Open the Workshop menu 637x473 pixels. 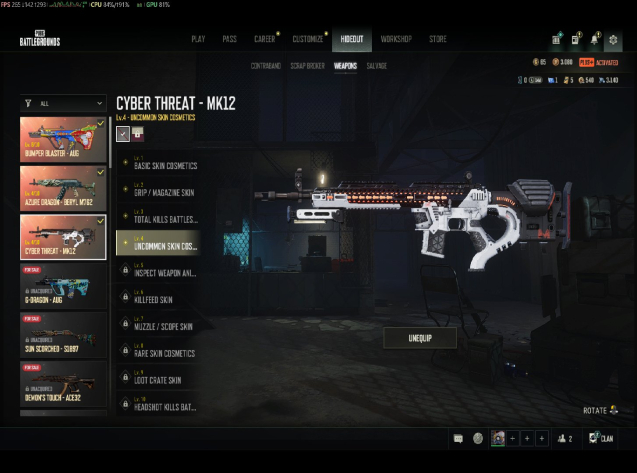pos(396,39)
